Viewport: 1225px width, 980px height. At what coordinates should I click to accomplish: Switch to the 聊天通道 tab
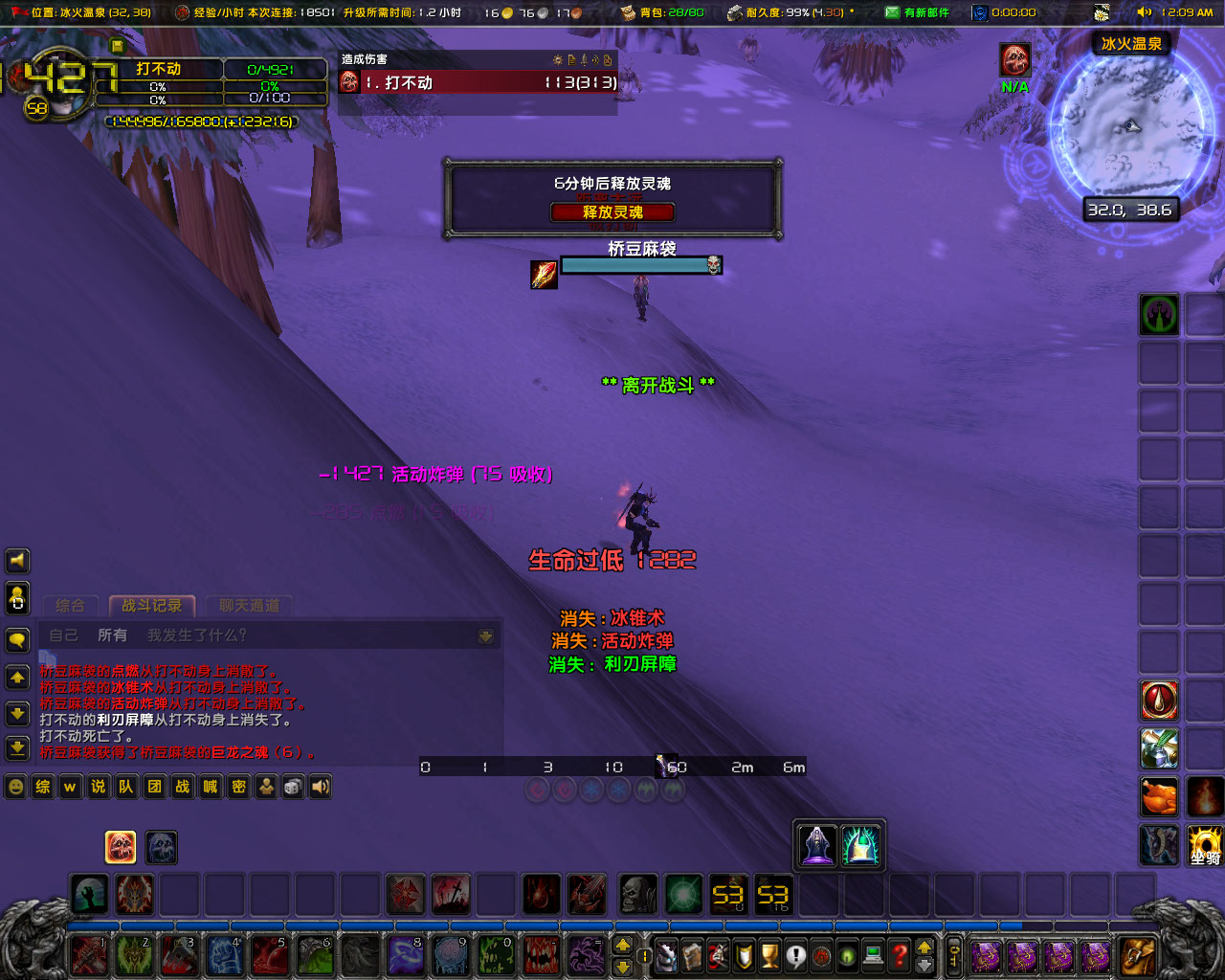(248, 606)
